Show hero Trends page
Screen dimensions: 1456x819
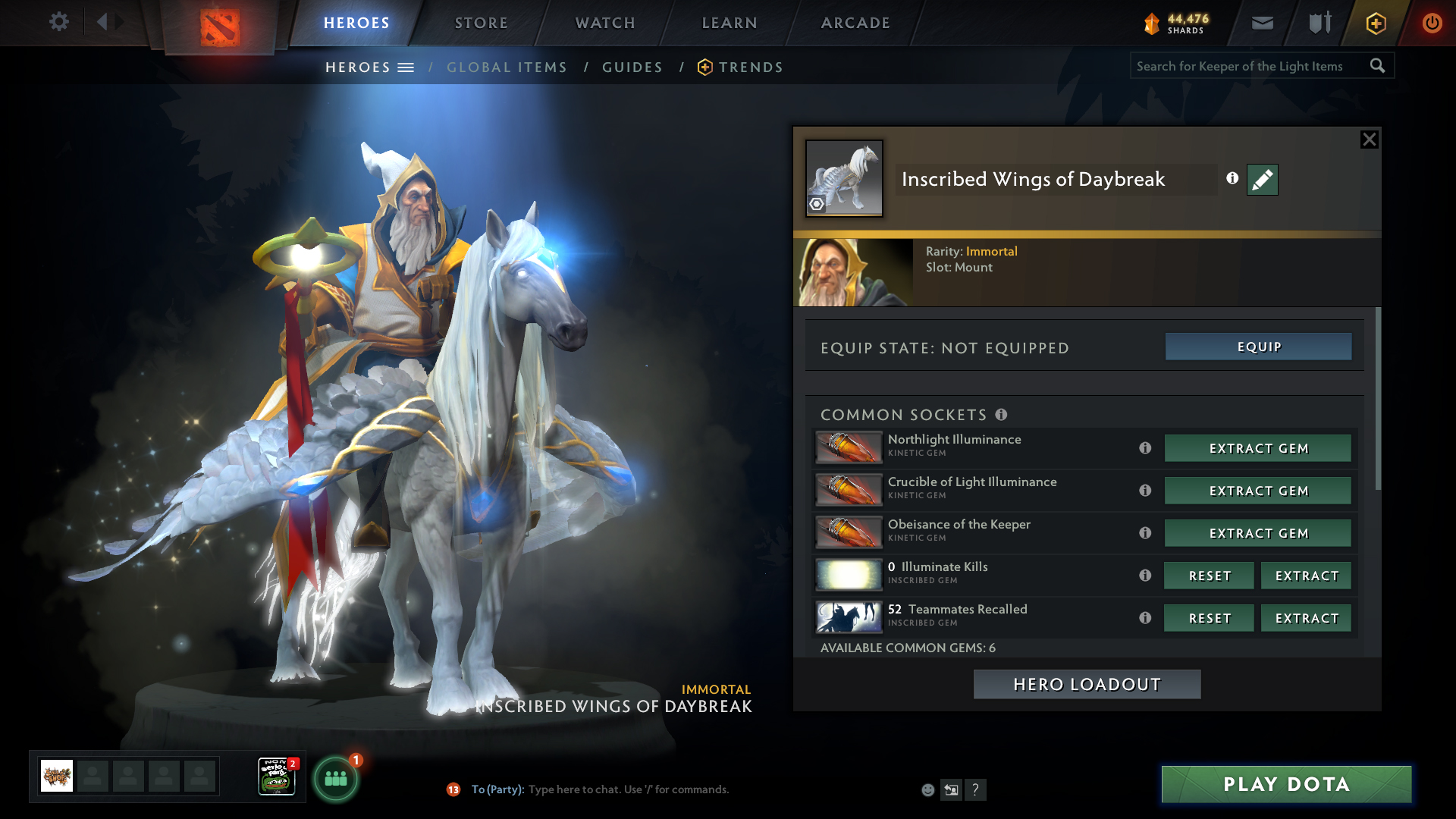(x=750, y=67)
